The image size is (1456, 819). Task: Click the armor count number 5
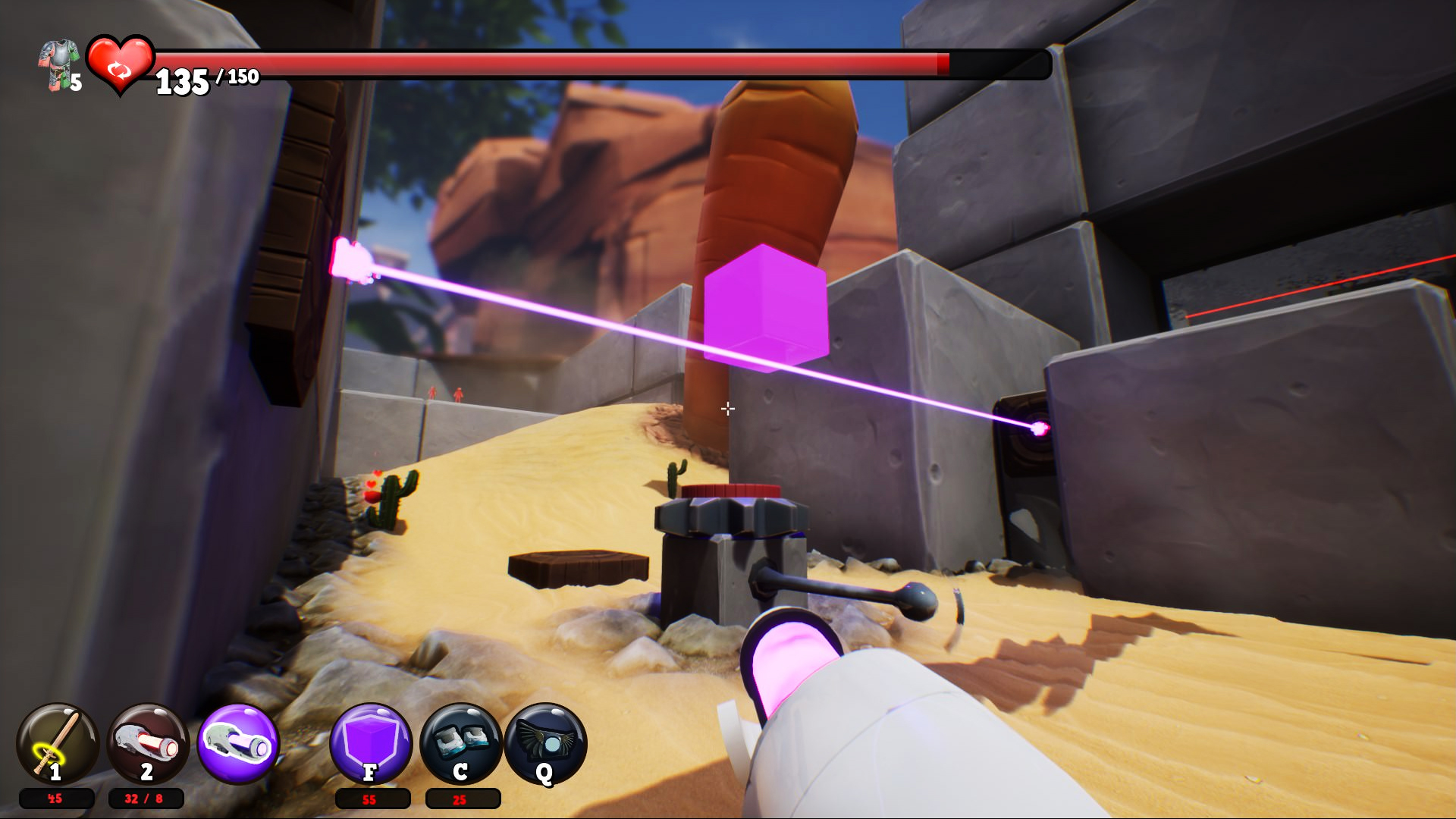[75, 80]
